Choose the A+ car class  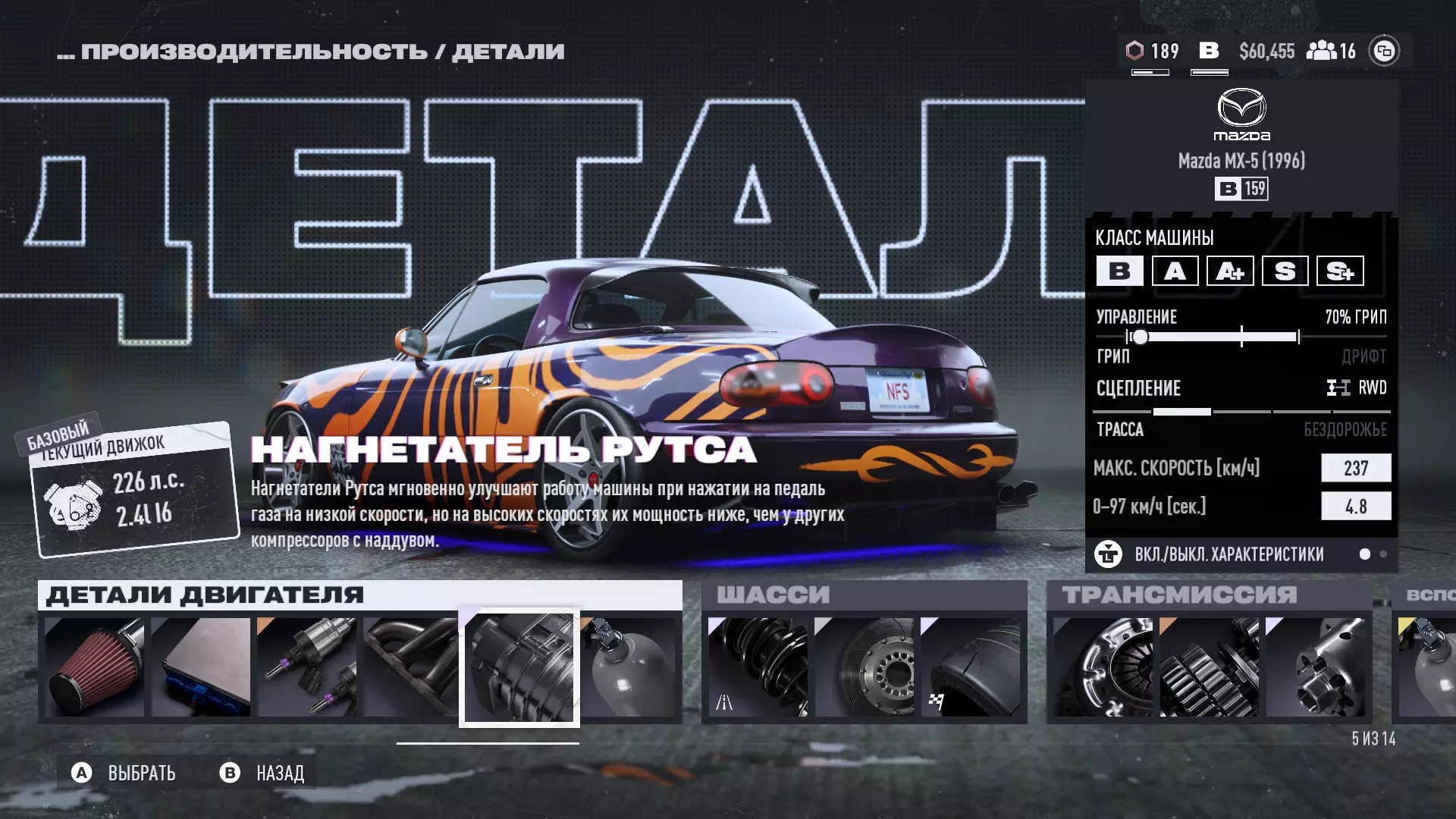pos(1230,271)
